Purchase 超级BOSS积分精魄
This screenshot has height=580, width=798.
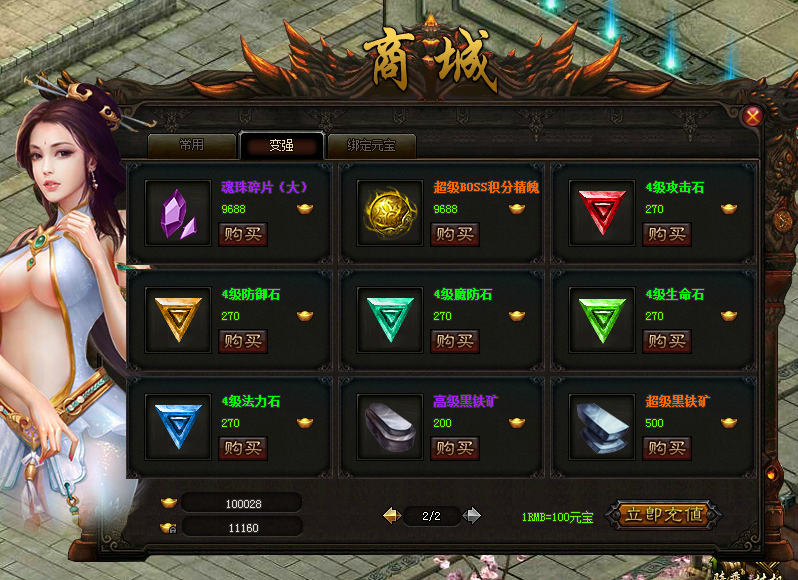pos(455,234)
